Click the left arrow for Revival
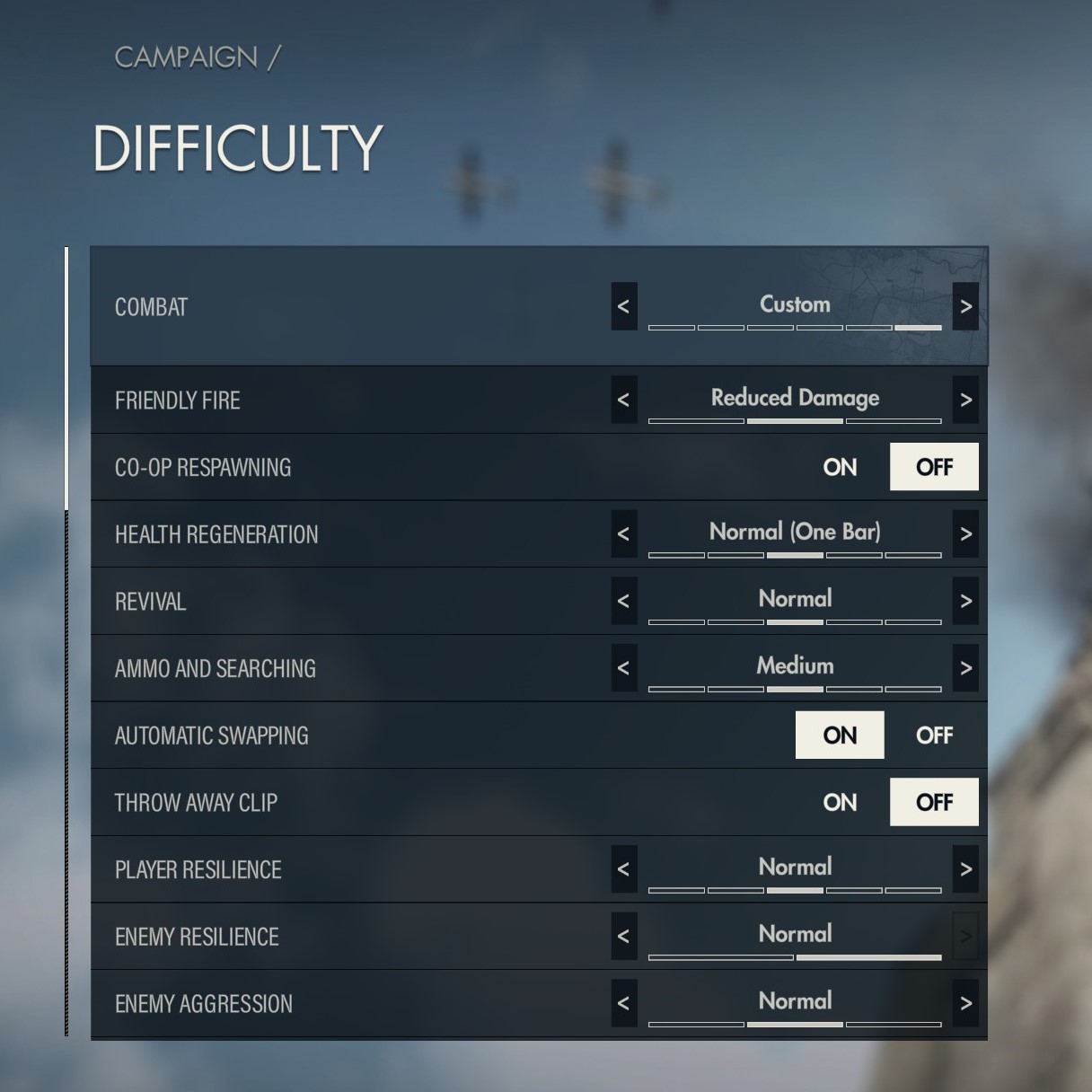 coord(624,601)
